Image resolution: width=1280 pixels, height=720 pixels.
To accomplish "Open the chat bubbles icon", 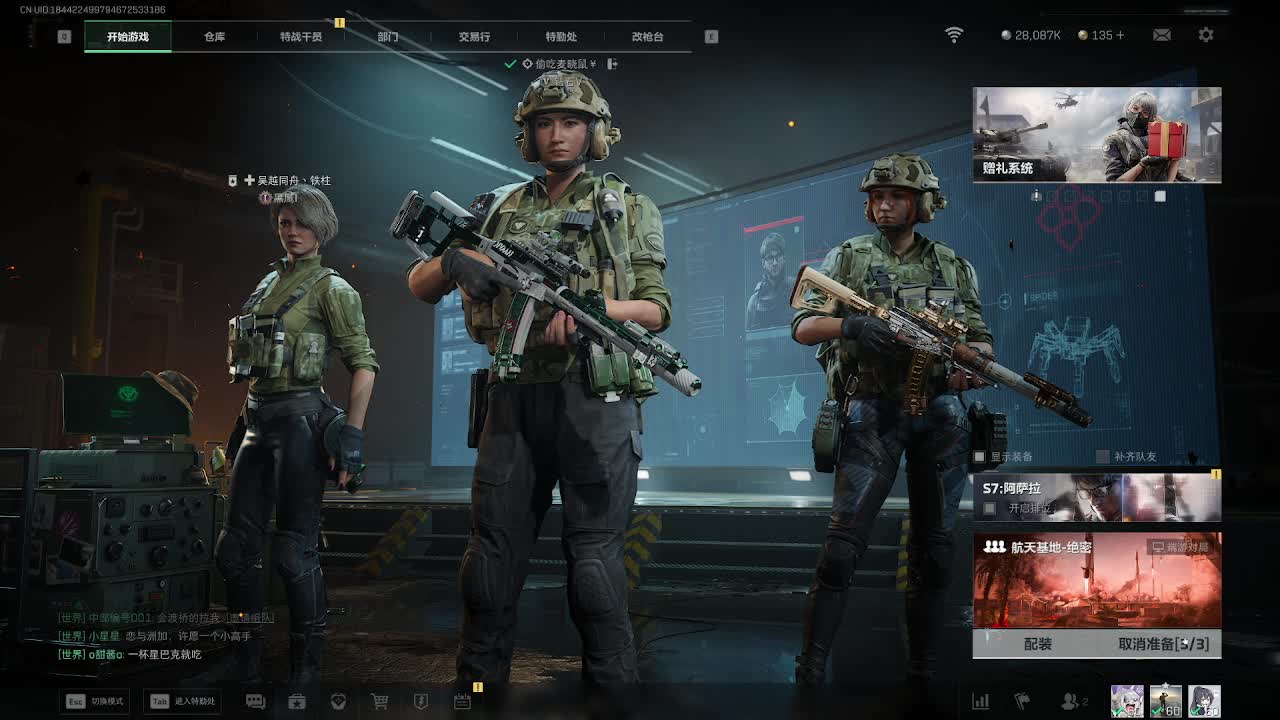I will 255,702.
